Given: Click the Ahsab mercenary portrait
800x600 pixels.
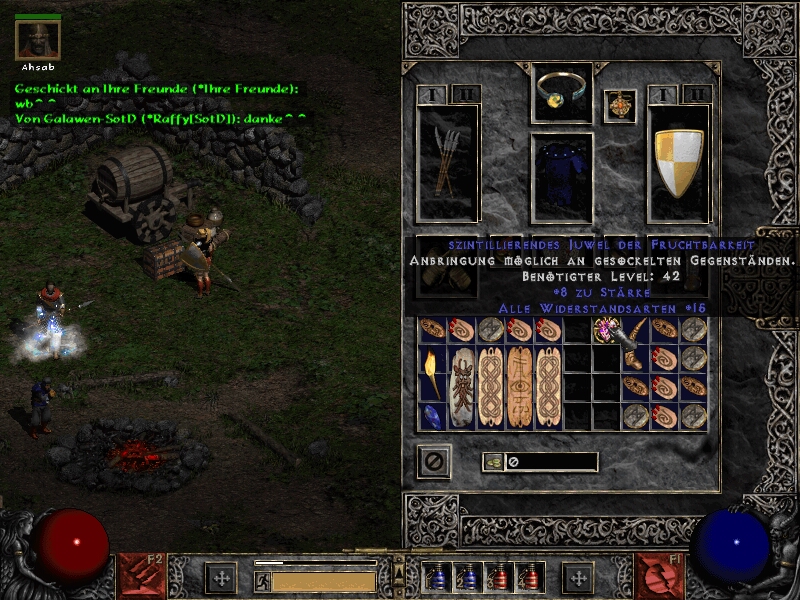Looking at the screenshot, I should (x=38, y=40).
